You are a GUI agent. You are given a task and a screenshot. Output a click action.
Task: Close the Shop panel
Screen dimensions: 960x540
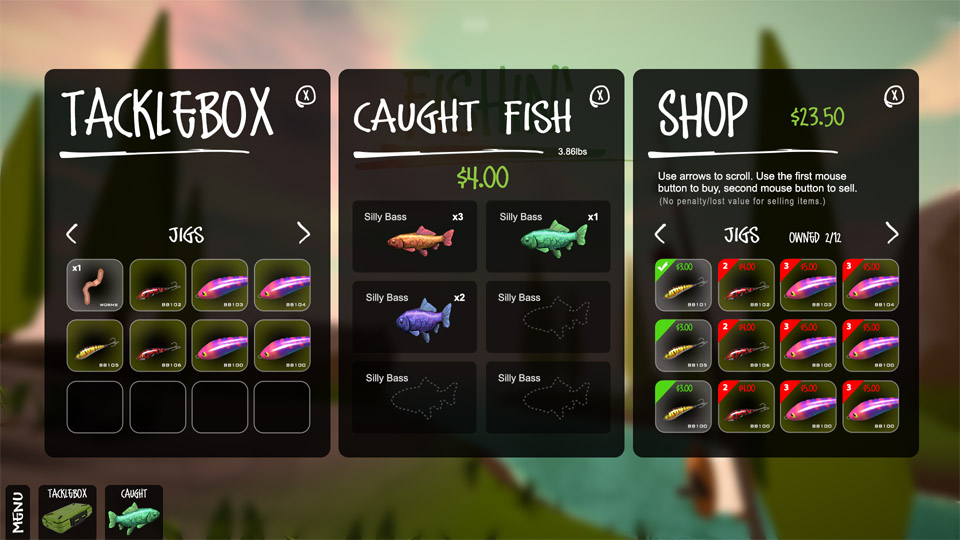(893, 96)
